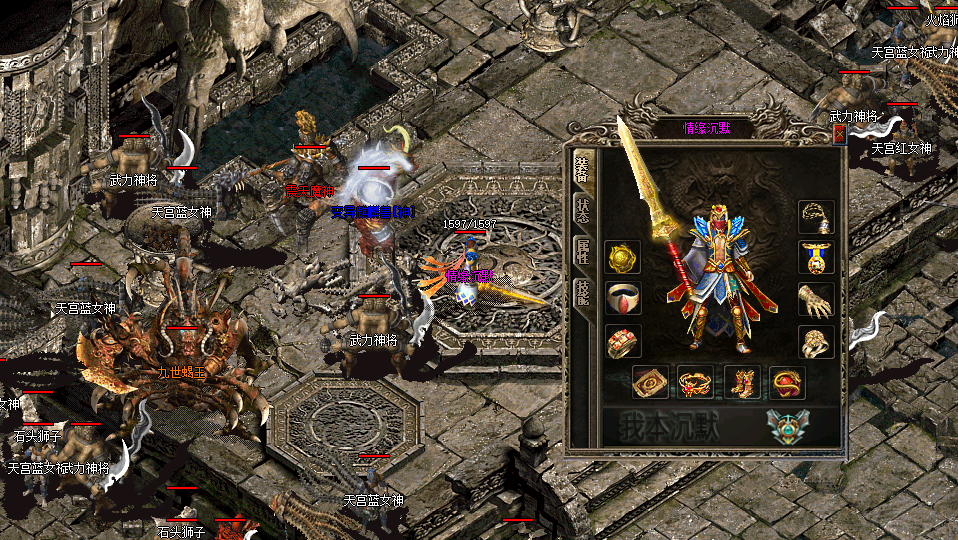958x540 pixels.
Task: Select the red-studded gold ring slot
Action: (623, 342)
